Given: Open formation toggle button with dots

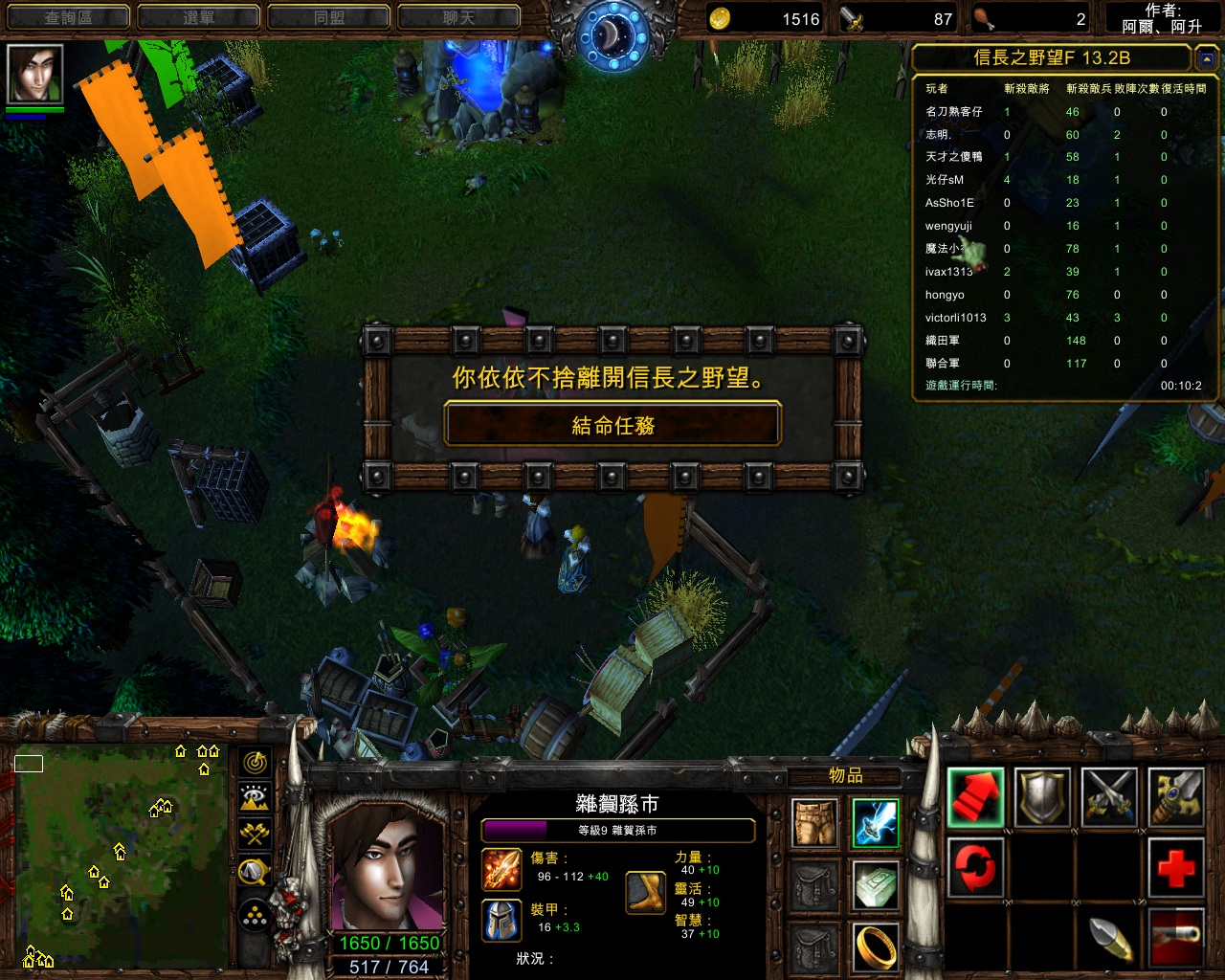Looking at the screenshot, I should point(255,916).
